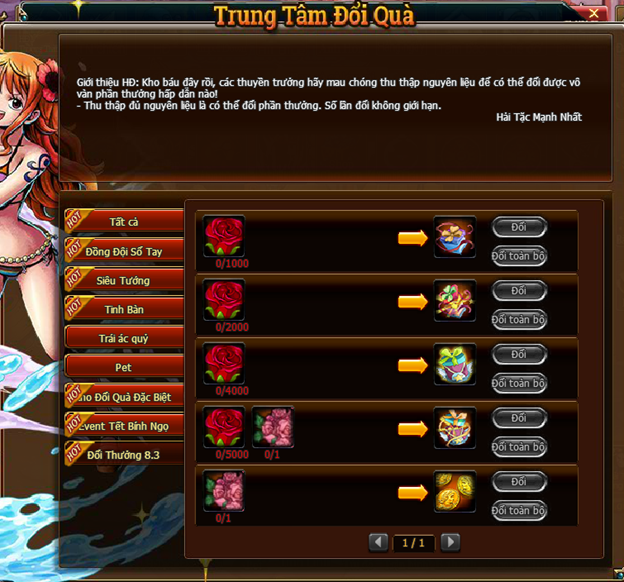Select the Siêu Tướng tab

[125, 280]
